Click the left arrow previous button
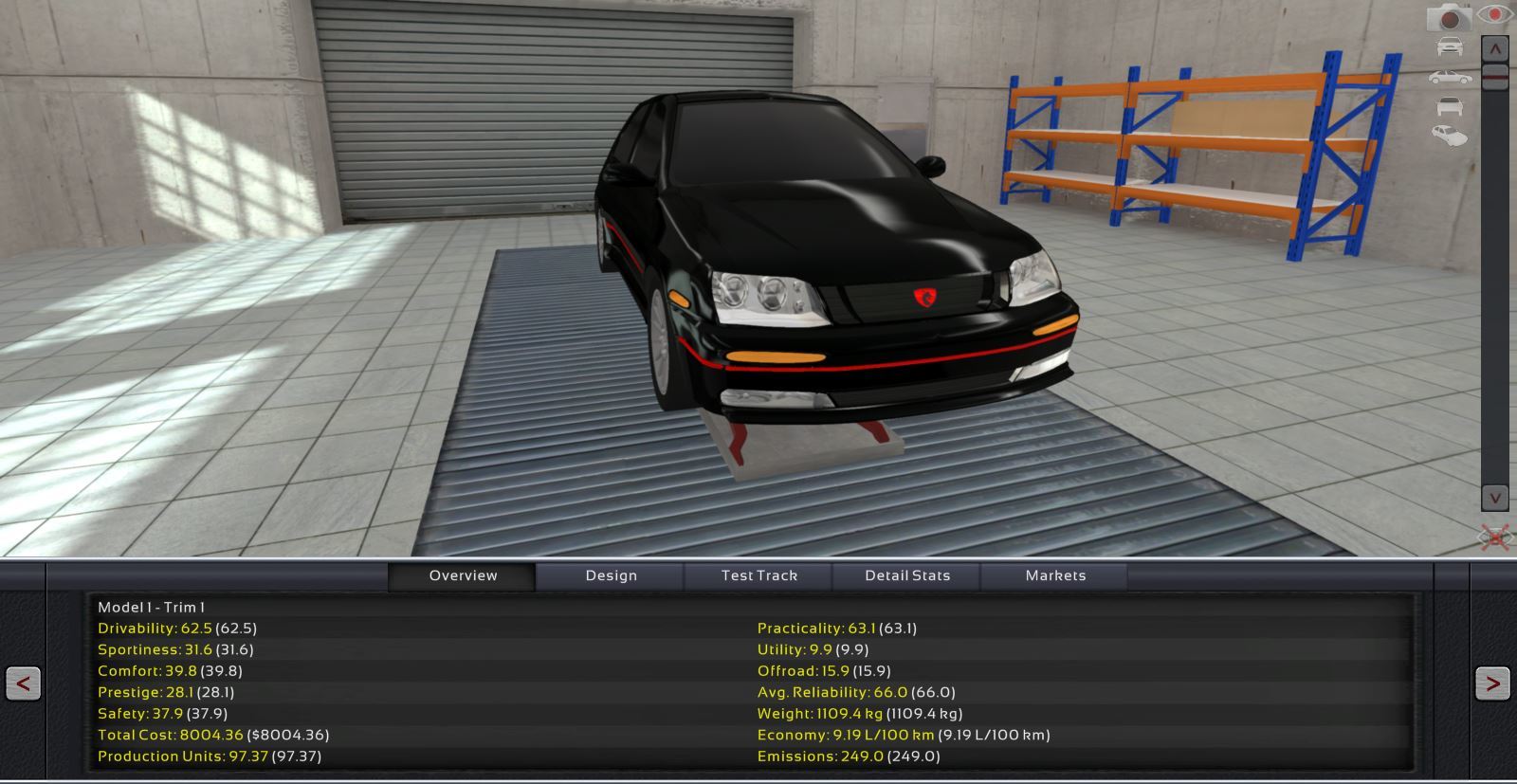Image resolution: width=1517 pixels, height=784 pixels. click(23, 683)
